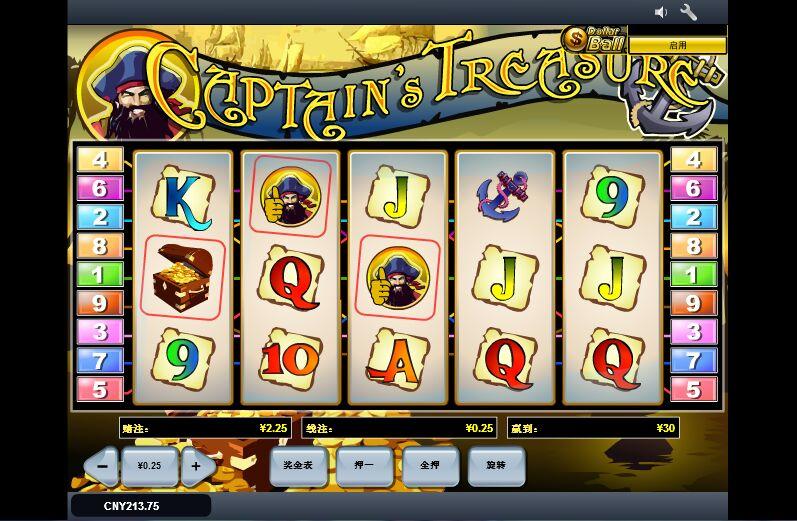
Task: Choose the Bet Max (全押) button
Action: [x=430, y=466]
